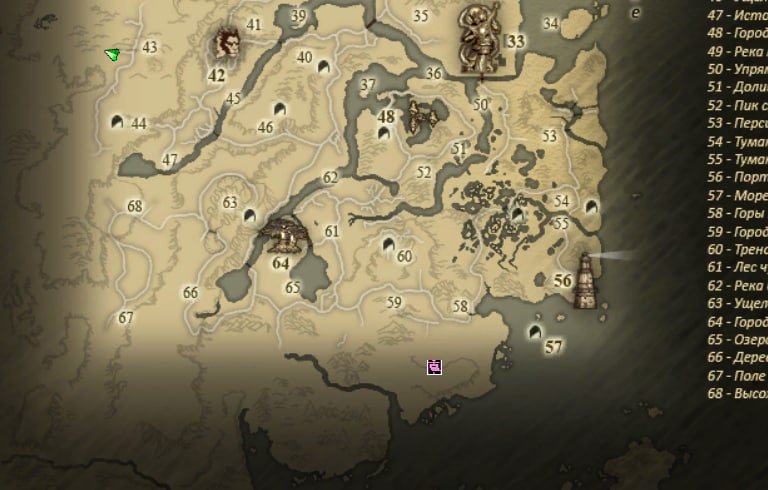
Task: Click the fortress icon beside number 48
Action: [x=422, y=117]
